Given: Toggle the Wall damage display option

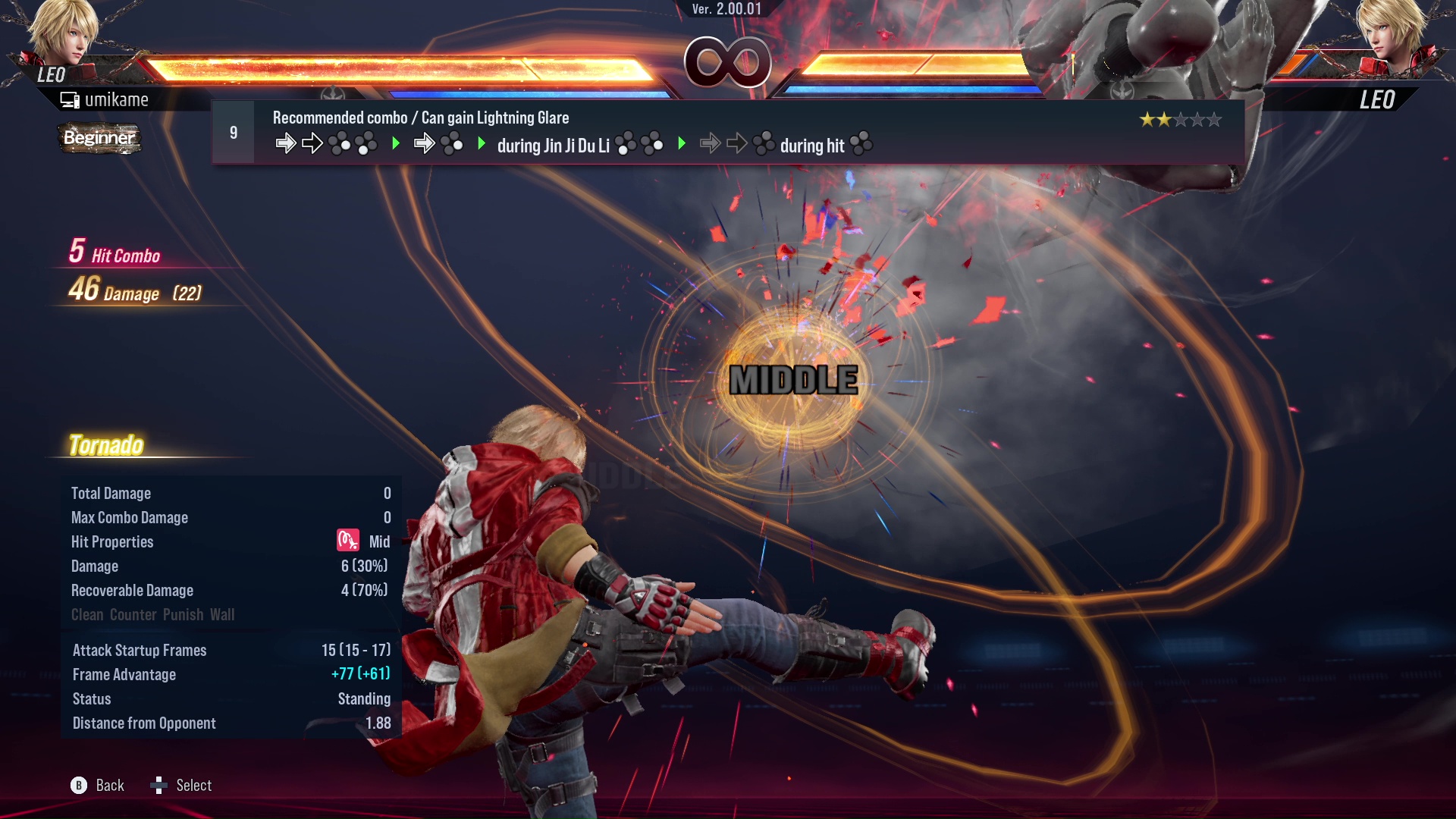Looking at the screenshot, I should [x=224, y=615].
